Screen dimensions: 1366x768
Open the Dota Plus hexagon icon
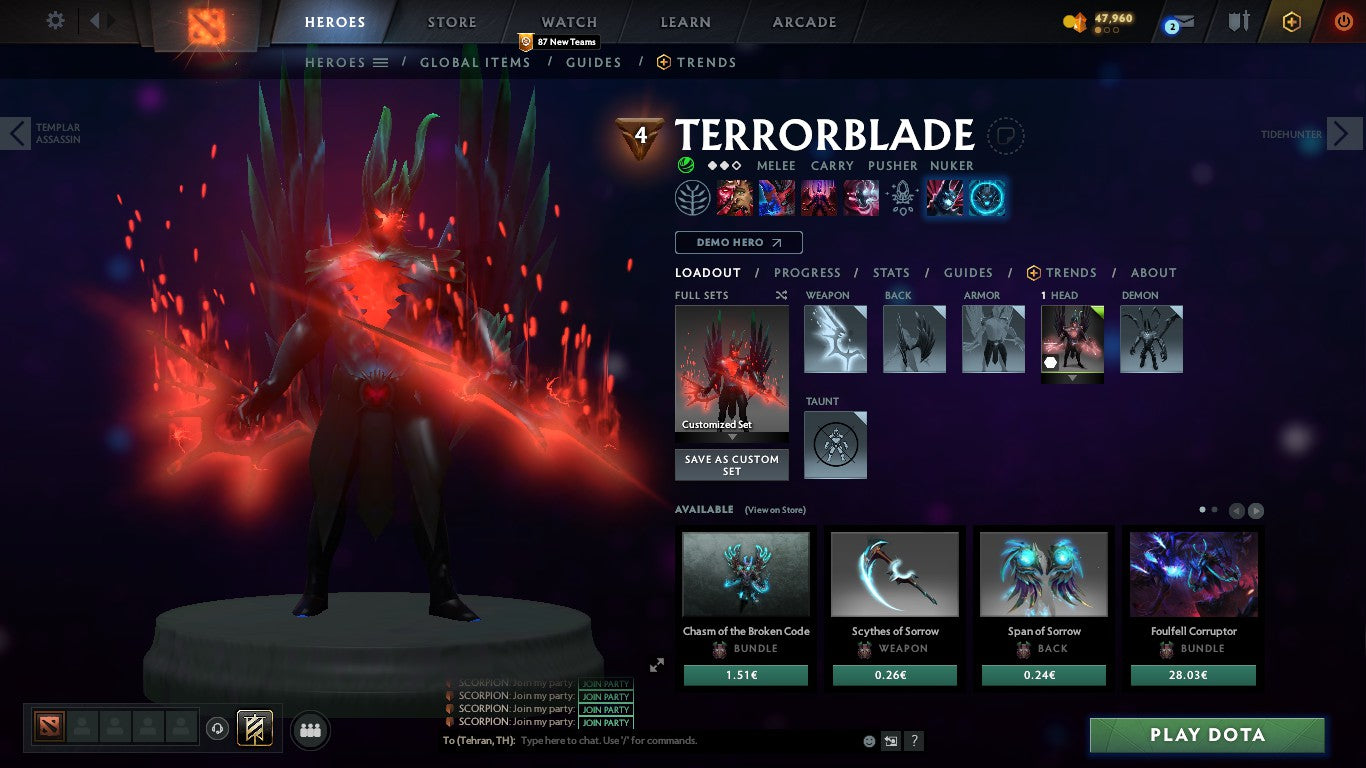click(x=1293, y=21)
